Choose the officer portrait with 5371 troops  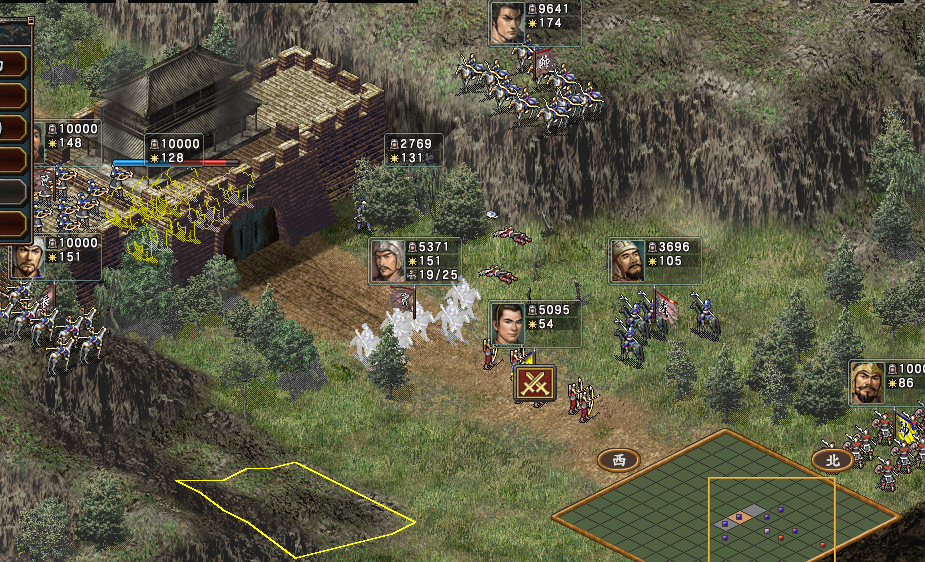point(387,261)
